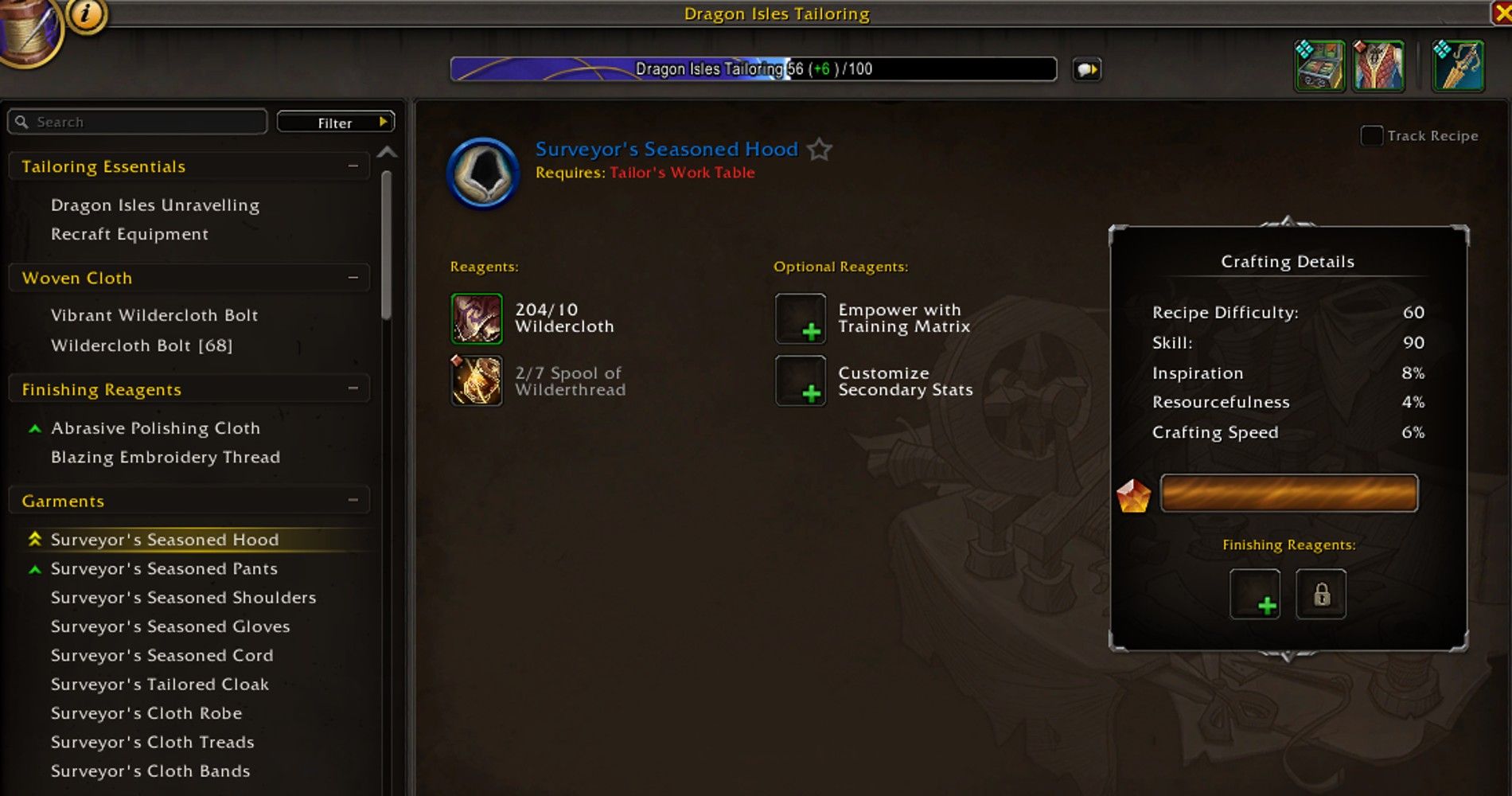This screenshot has height=796, width=1512.
Task: Enable the Track Recipe checkbox
Action: tap(1371, 136)
